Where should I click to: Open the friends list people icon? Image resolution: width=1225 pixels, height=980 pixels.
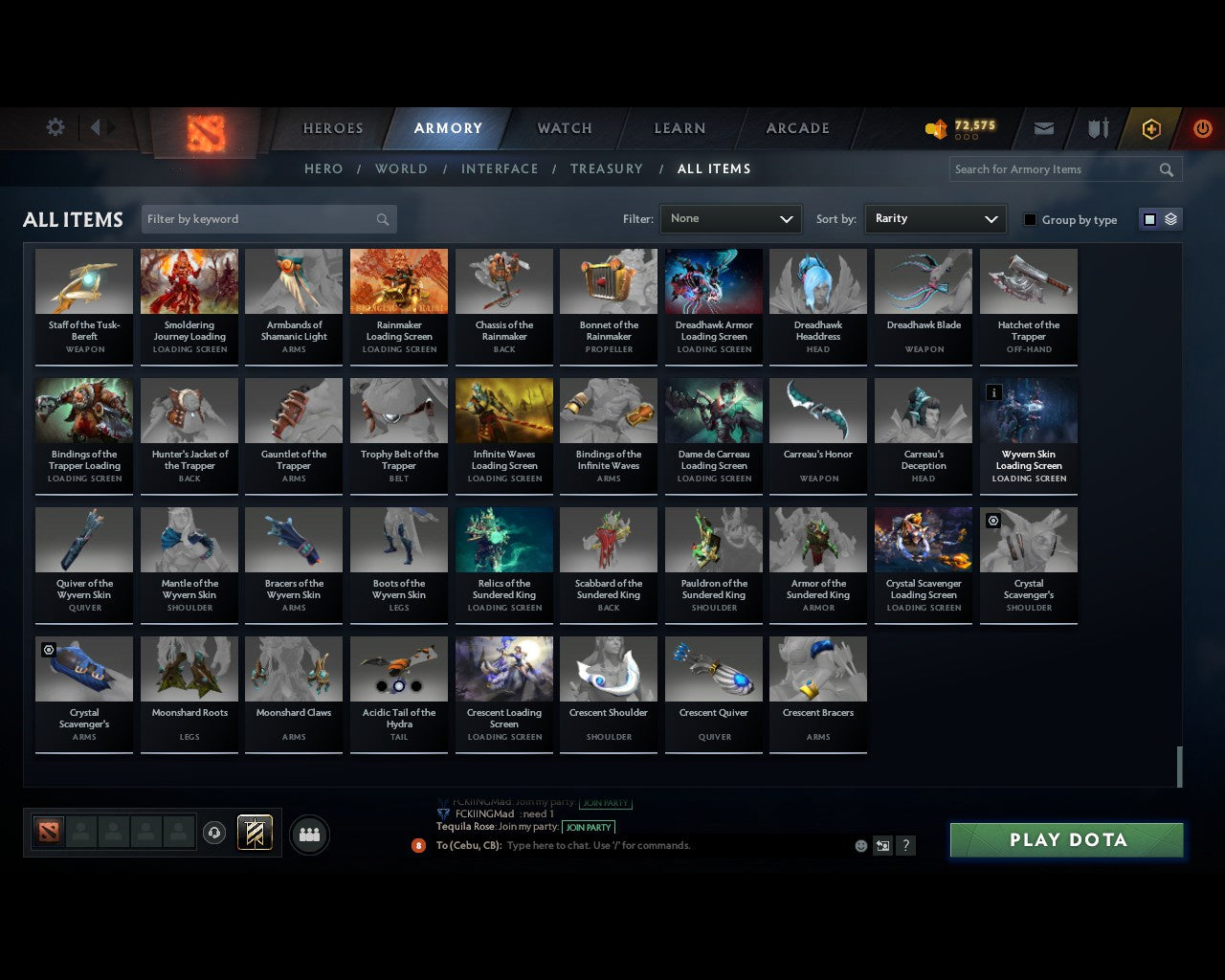(x=308, y=834)
